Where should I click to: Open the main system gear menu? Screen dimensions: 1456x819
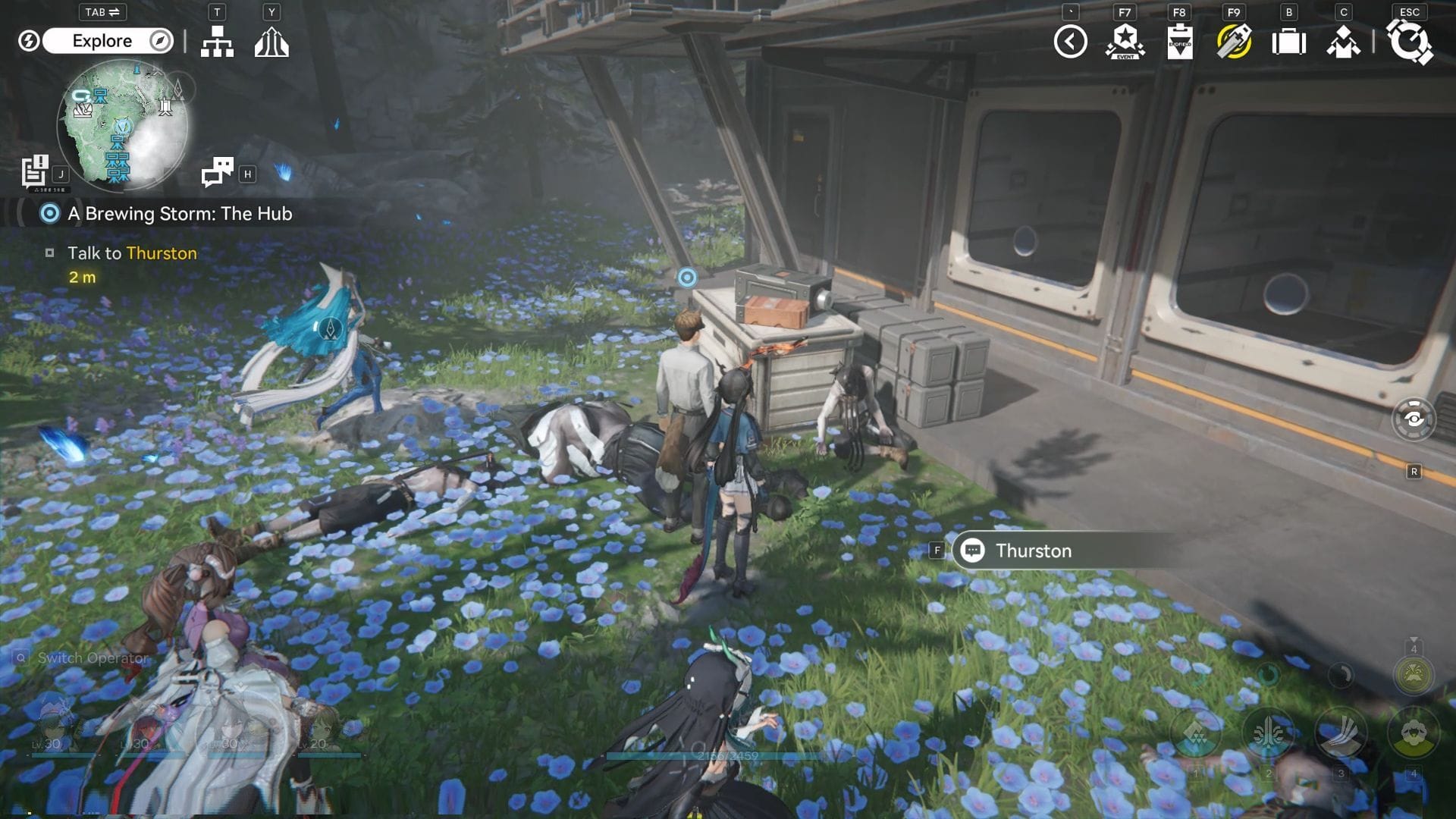[x=1410, y=42]
